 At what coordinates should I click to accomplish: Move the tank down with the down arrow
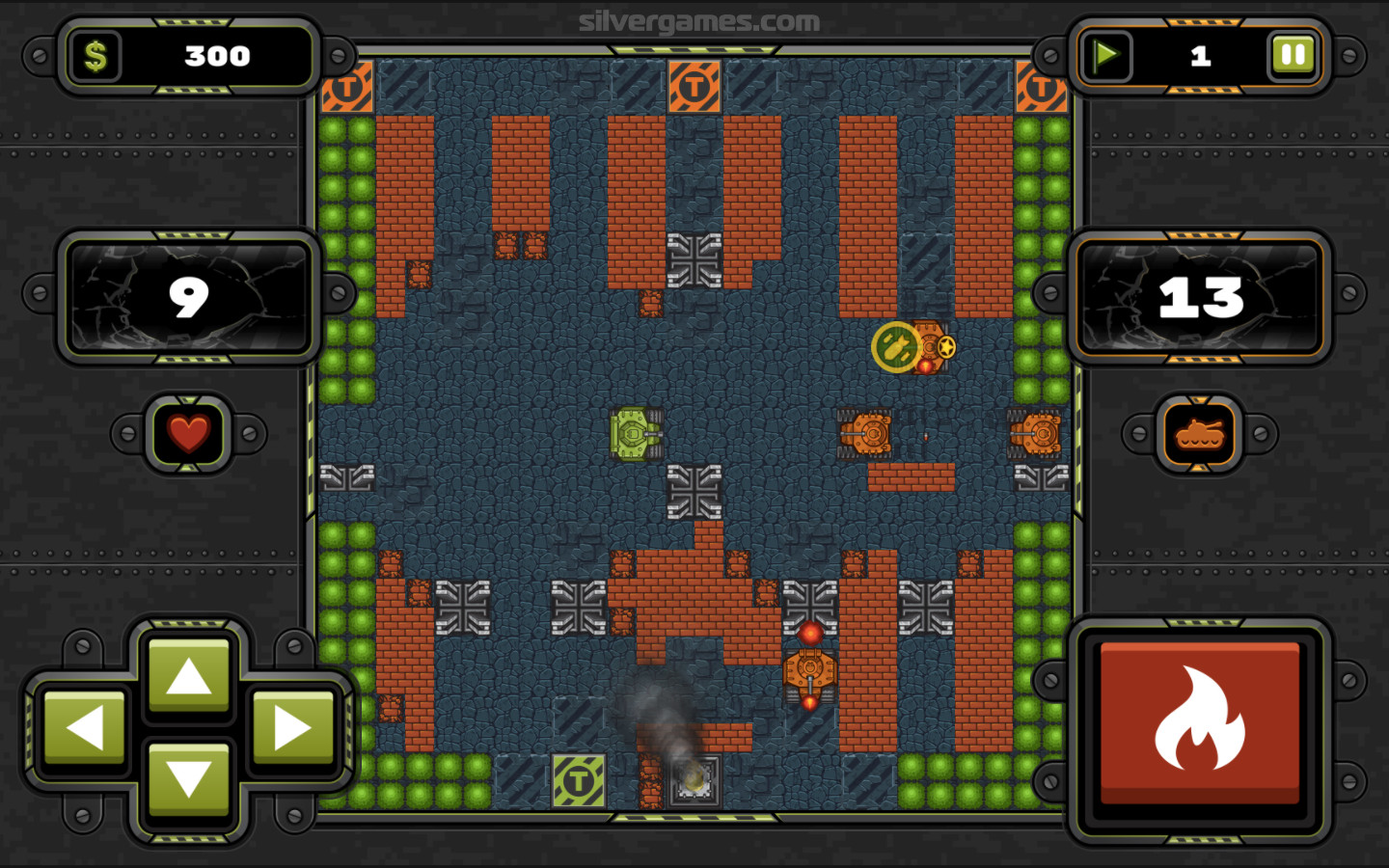point(188,779)
